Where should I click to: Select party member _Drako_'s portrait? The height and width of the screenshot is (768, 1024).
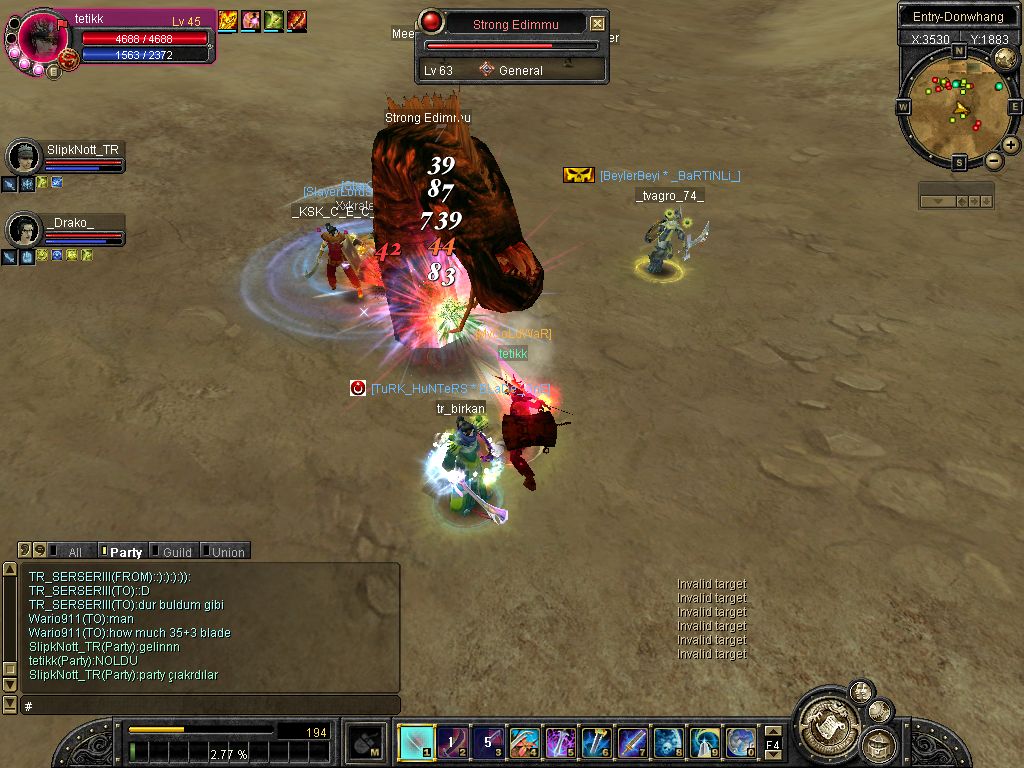coord(23,230)
